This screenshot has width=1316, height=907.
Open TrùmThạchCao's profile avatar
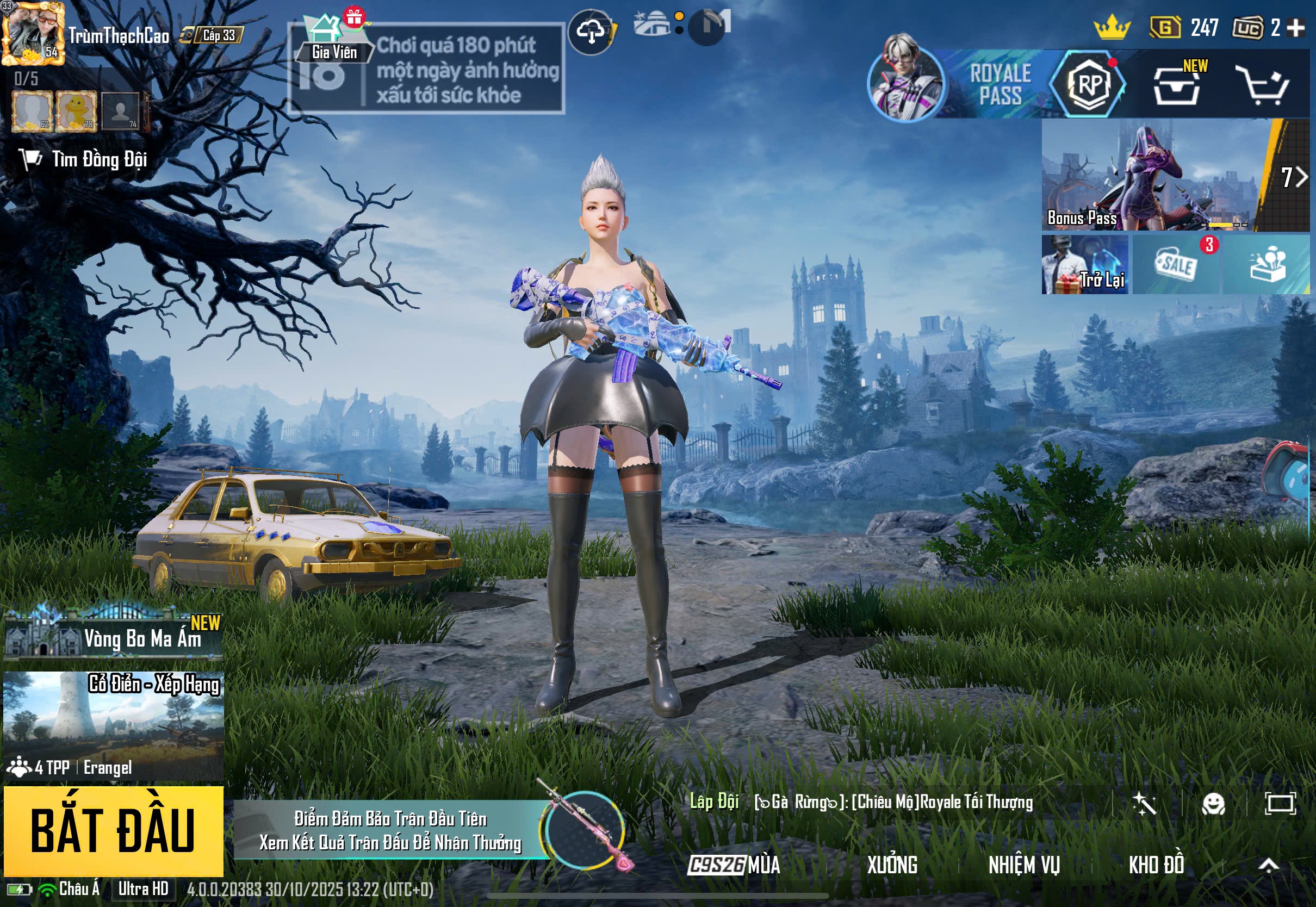[x=32, y=34]
